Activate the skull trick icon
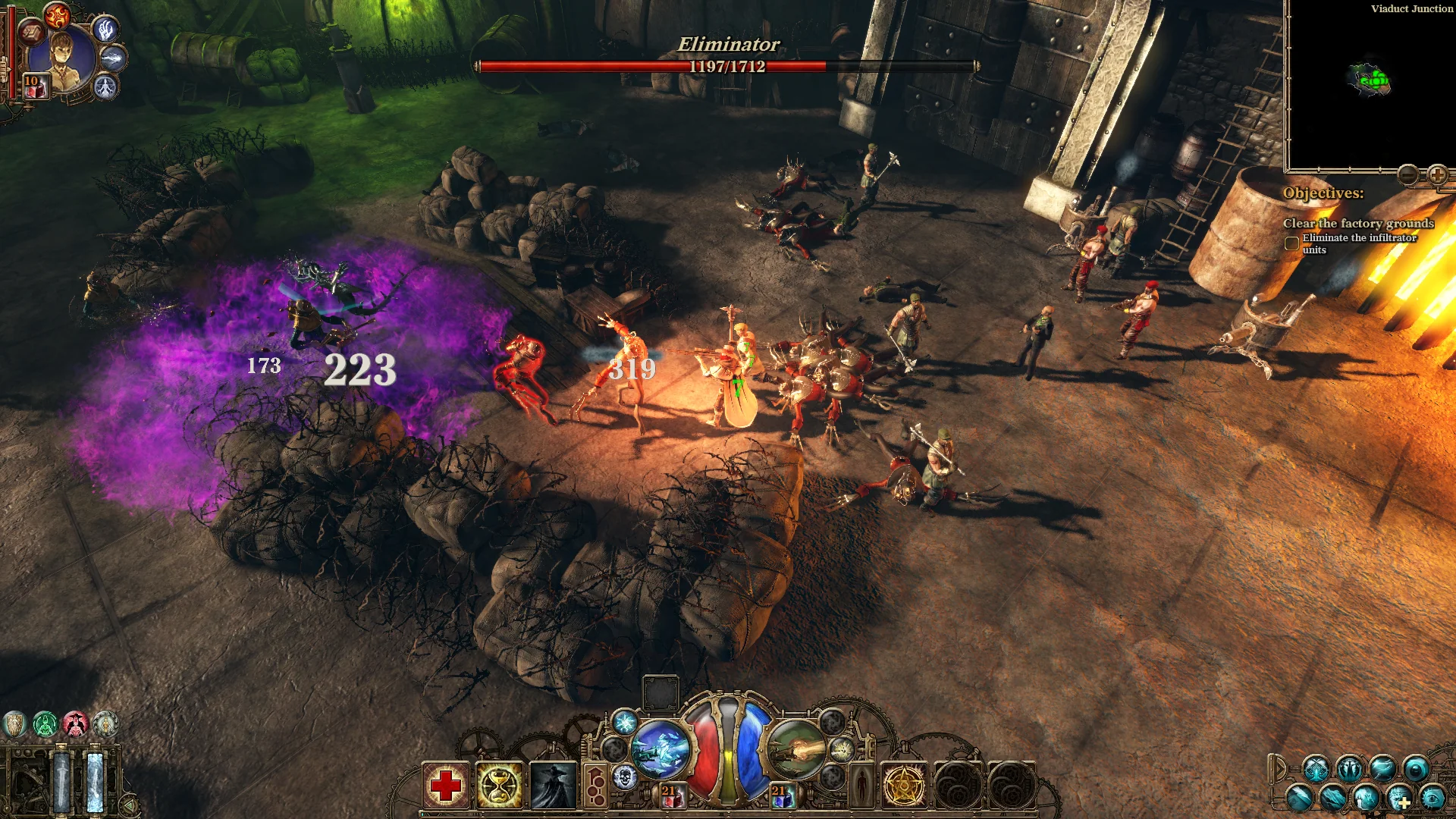1456x819 pixels. [626, 779]
